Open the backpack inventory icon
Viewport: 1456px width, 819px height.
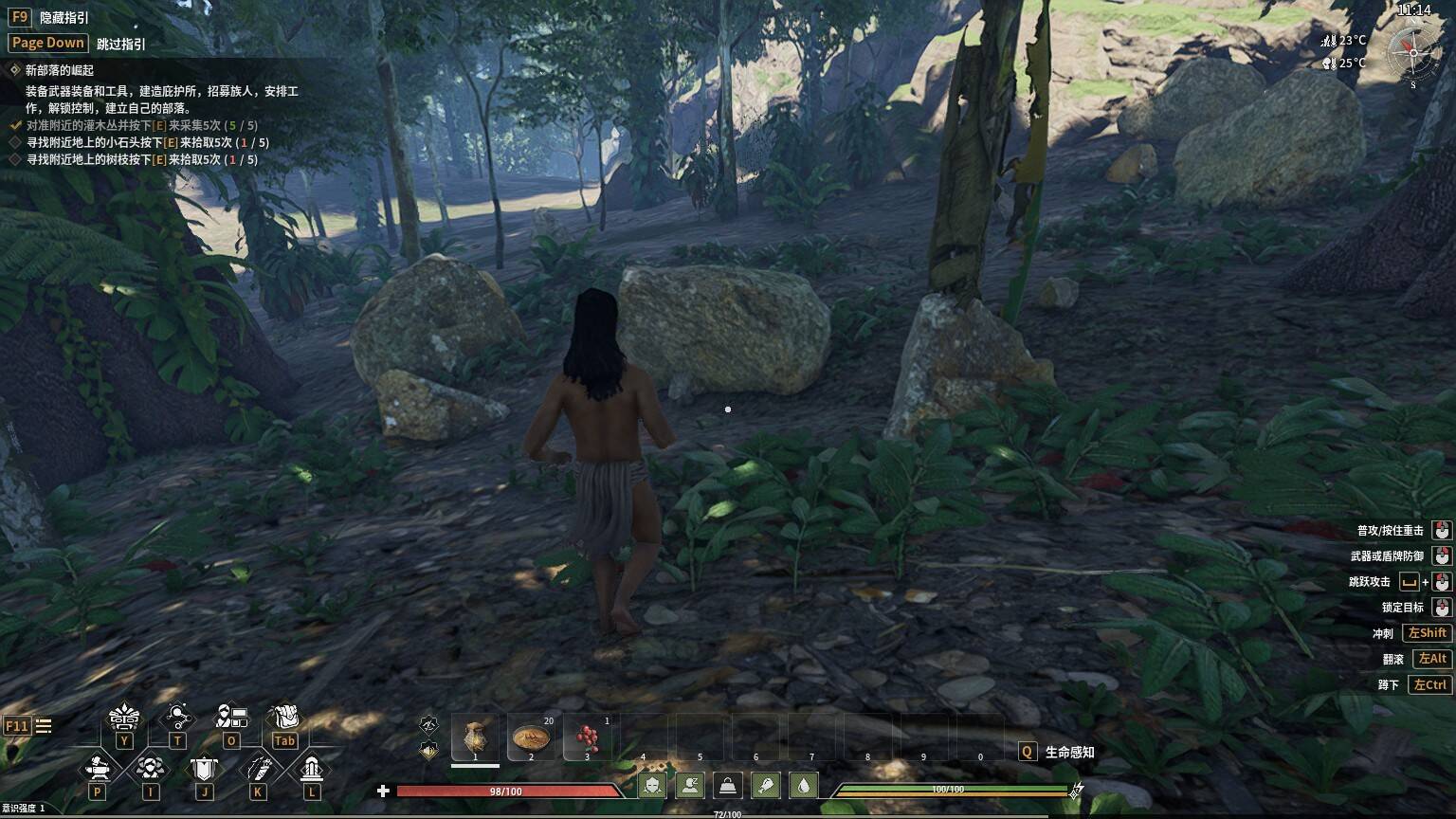tap(284, 717)
